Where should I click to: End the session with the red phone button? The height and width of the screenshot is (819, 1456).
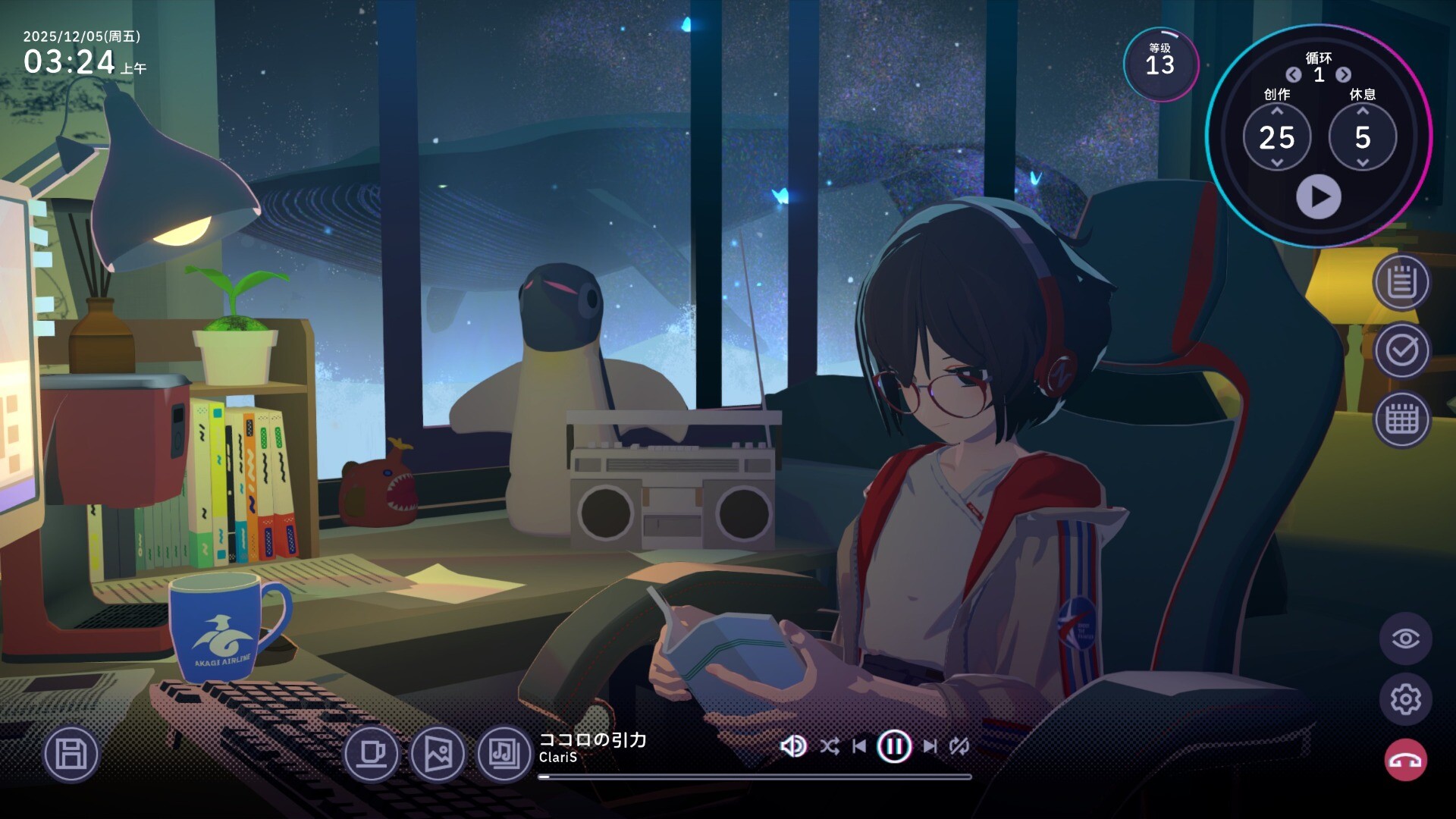pos(1405,760)
